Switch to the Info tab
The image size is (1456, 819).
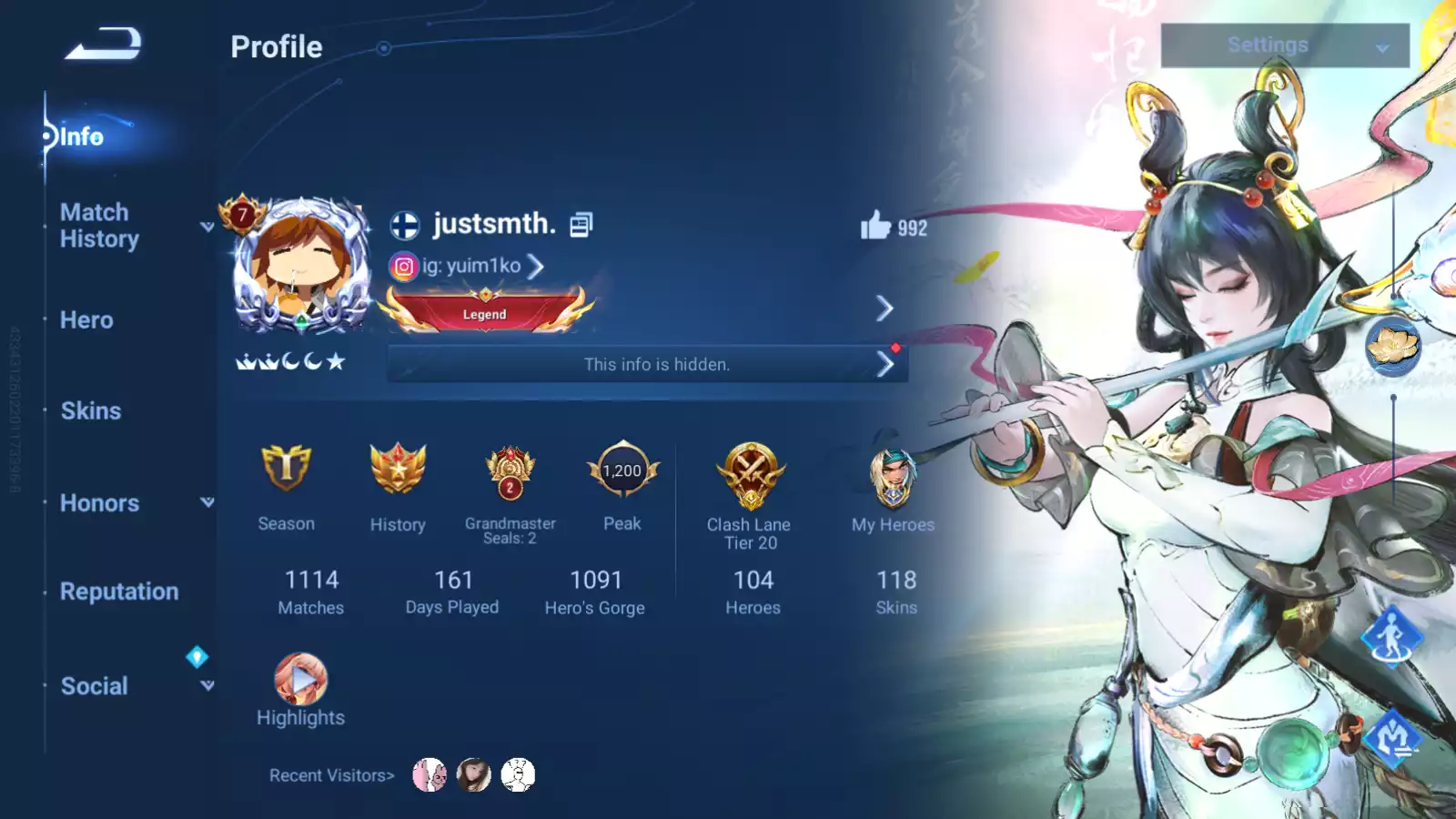click(81, 136)
